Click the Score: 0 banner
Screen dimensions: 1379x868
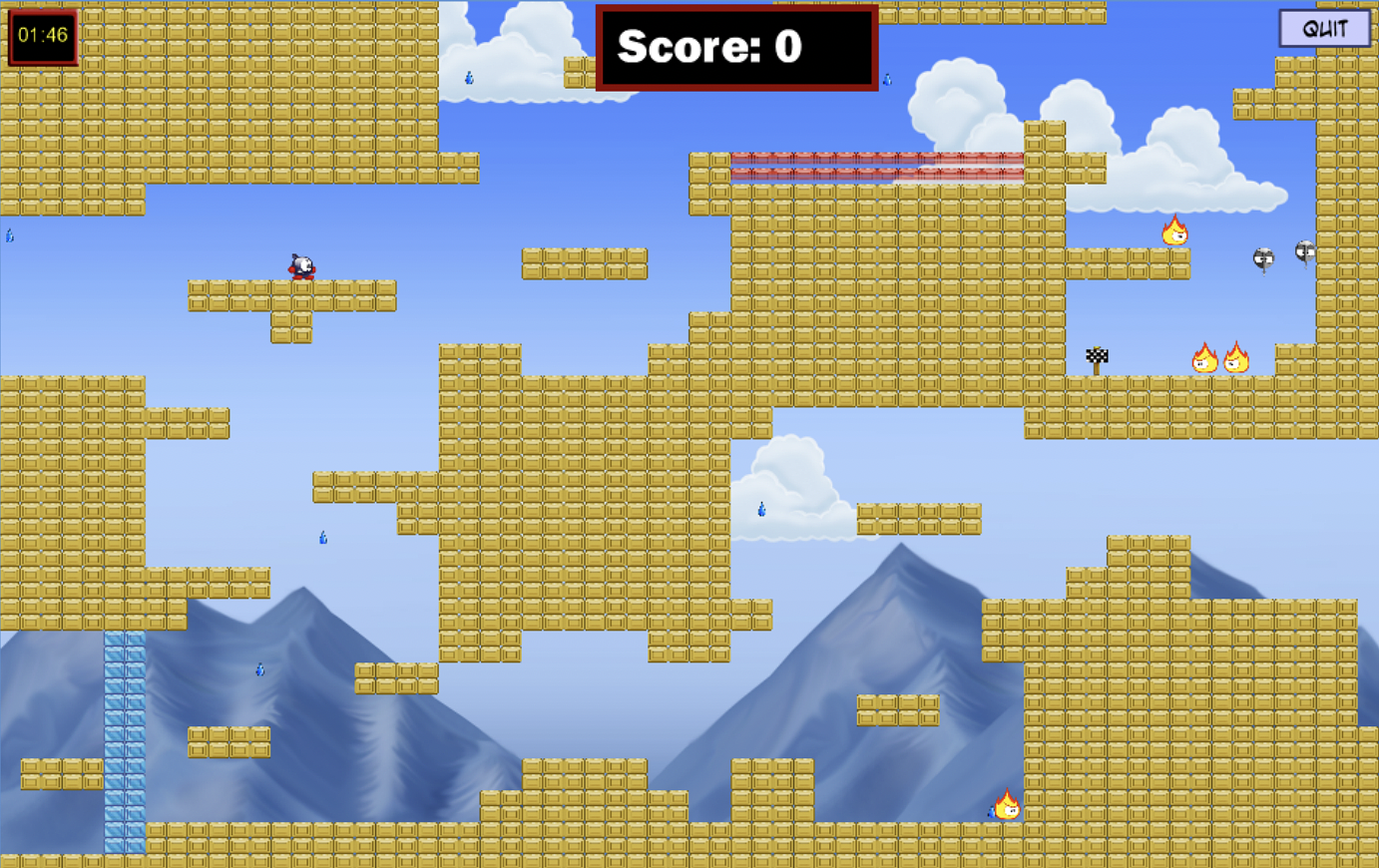tap(736, 46)
